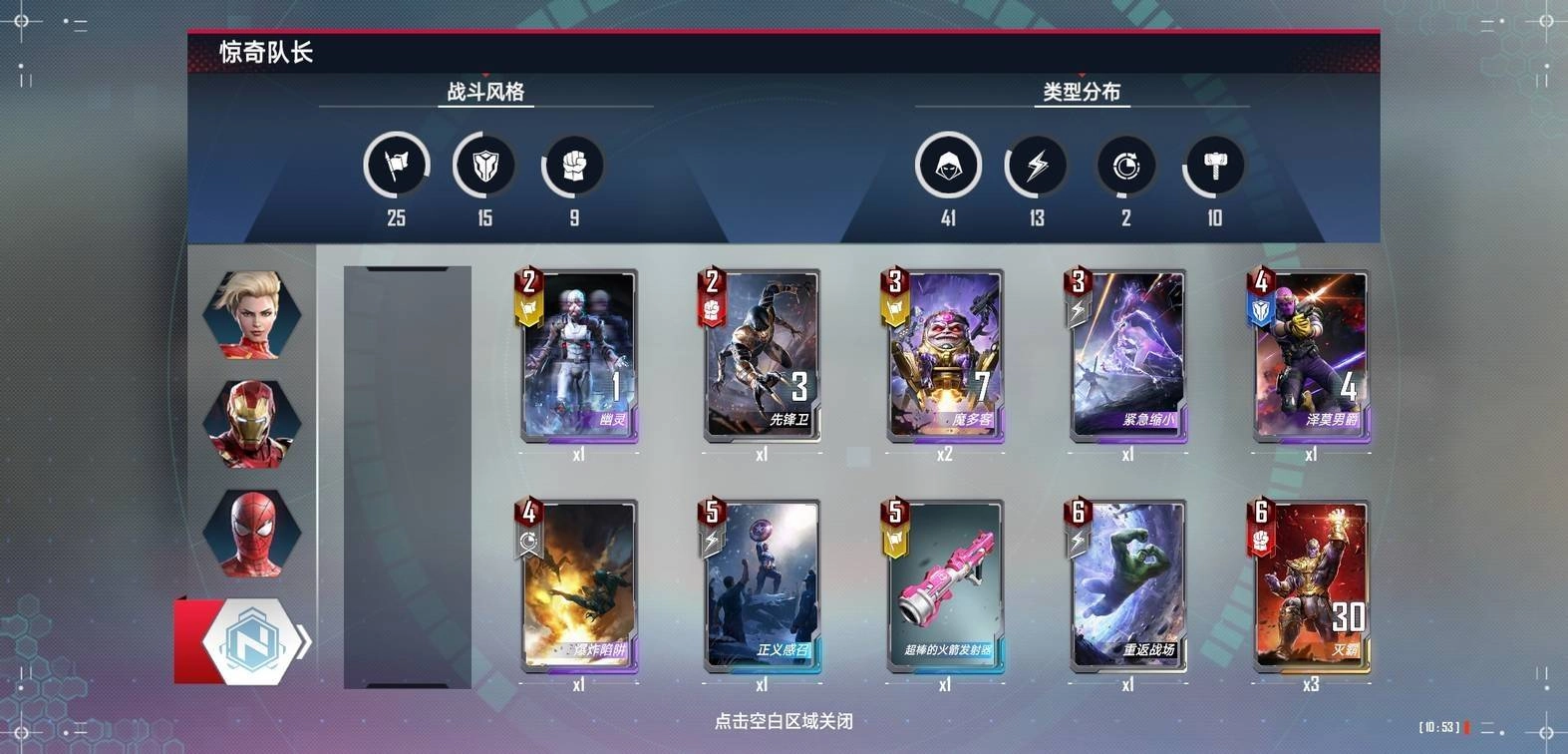The height and width of the screenshot is (754, 1568).
Task: Click the hooded villain type icon showing 41
Action: pos(948,166)
